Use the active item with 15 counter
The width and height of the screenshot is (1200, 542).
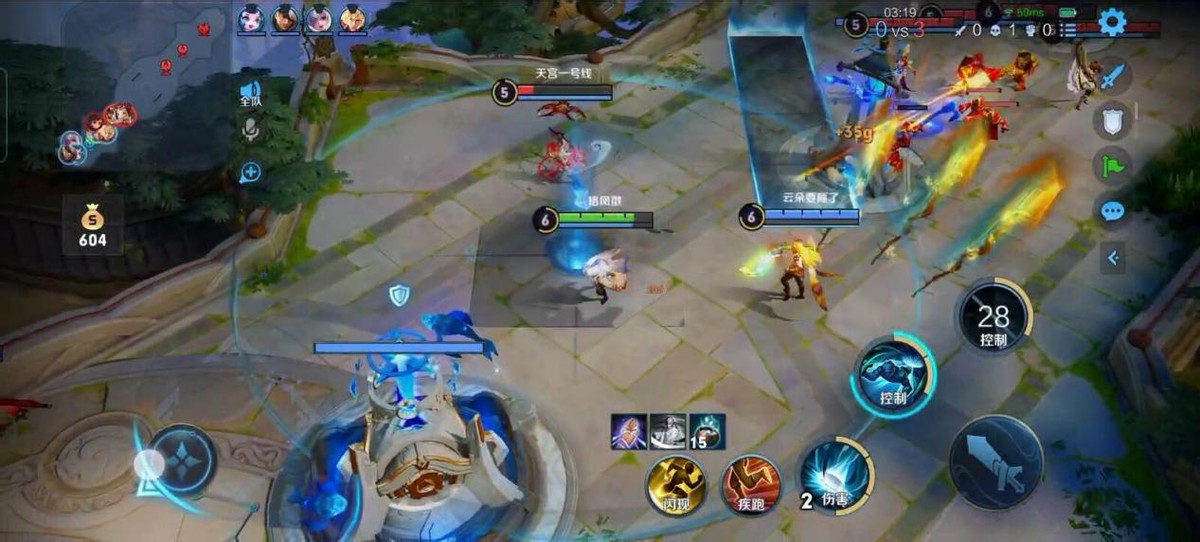pyautogui.click(x=707, y=431)
